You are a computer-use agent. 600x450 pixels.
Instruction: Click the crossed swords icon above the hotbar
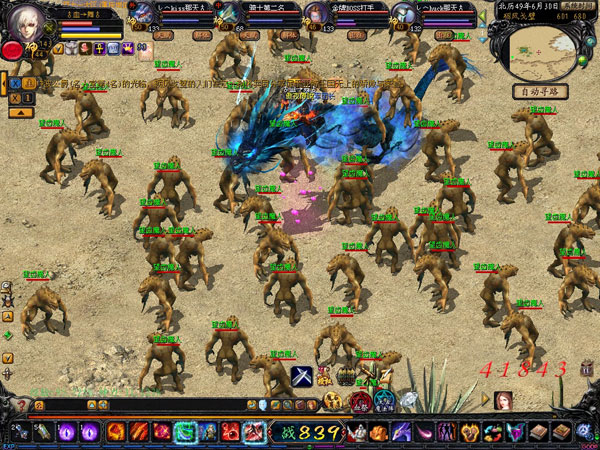pyautogui.click(x=303, y=376)
